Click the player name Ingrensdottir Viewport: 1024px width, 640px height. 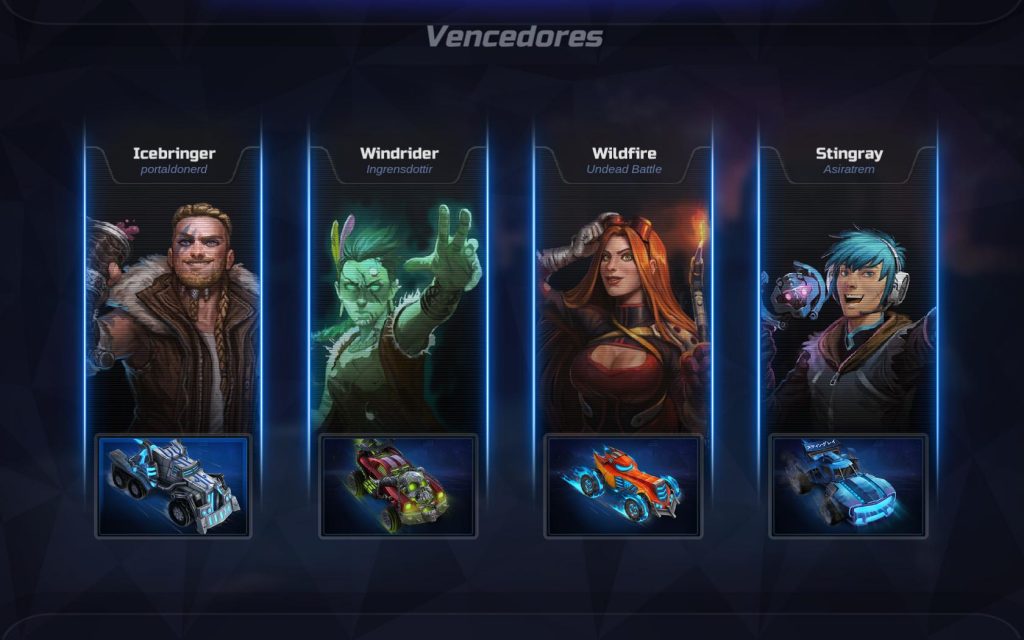click(399, 170)
